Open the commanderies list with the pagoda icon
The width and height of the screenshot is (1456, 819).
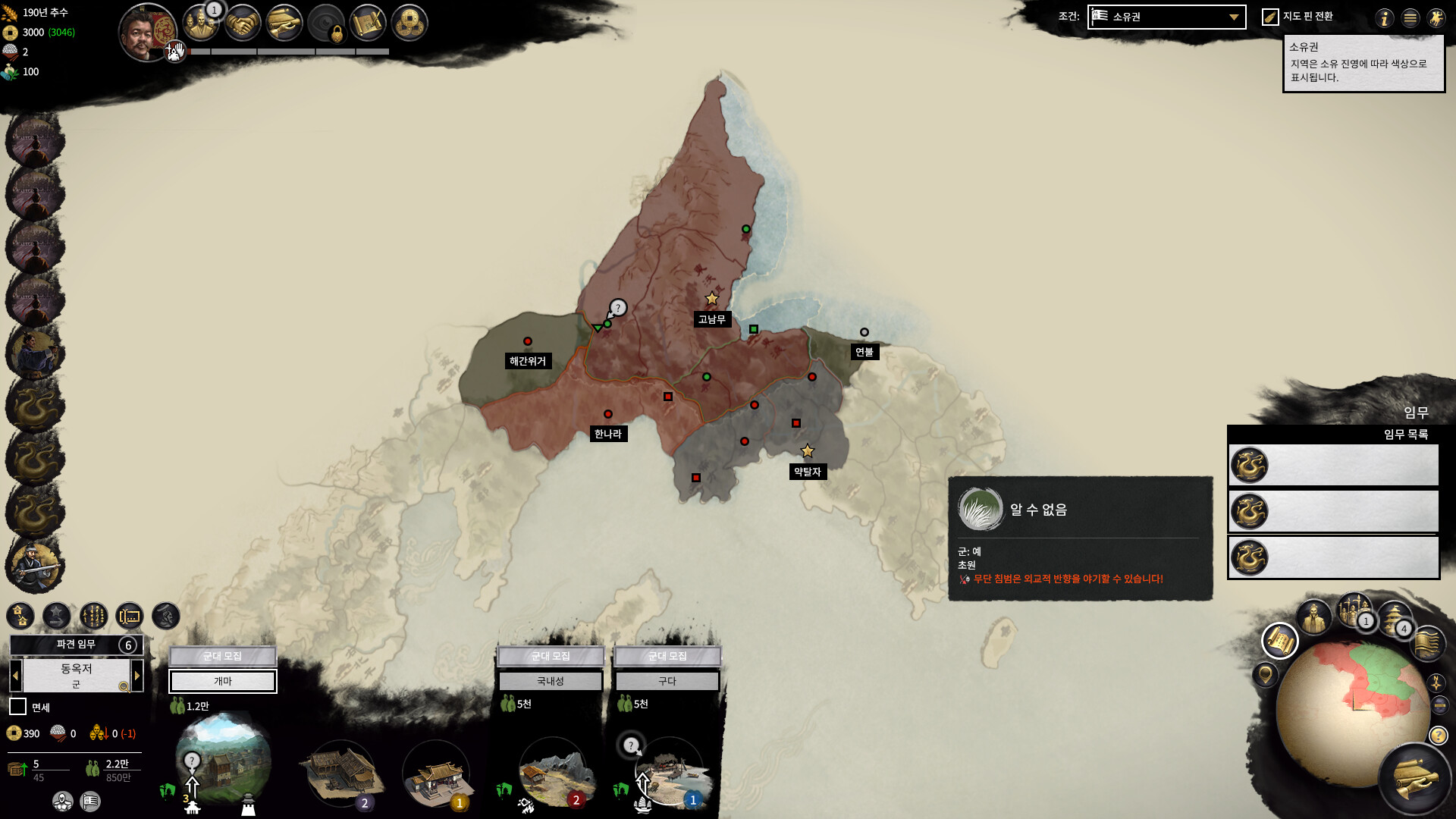pyautogui.click(x=1394, y=617)
